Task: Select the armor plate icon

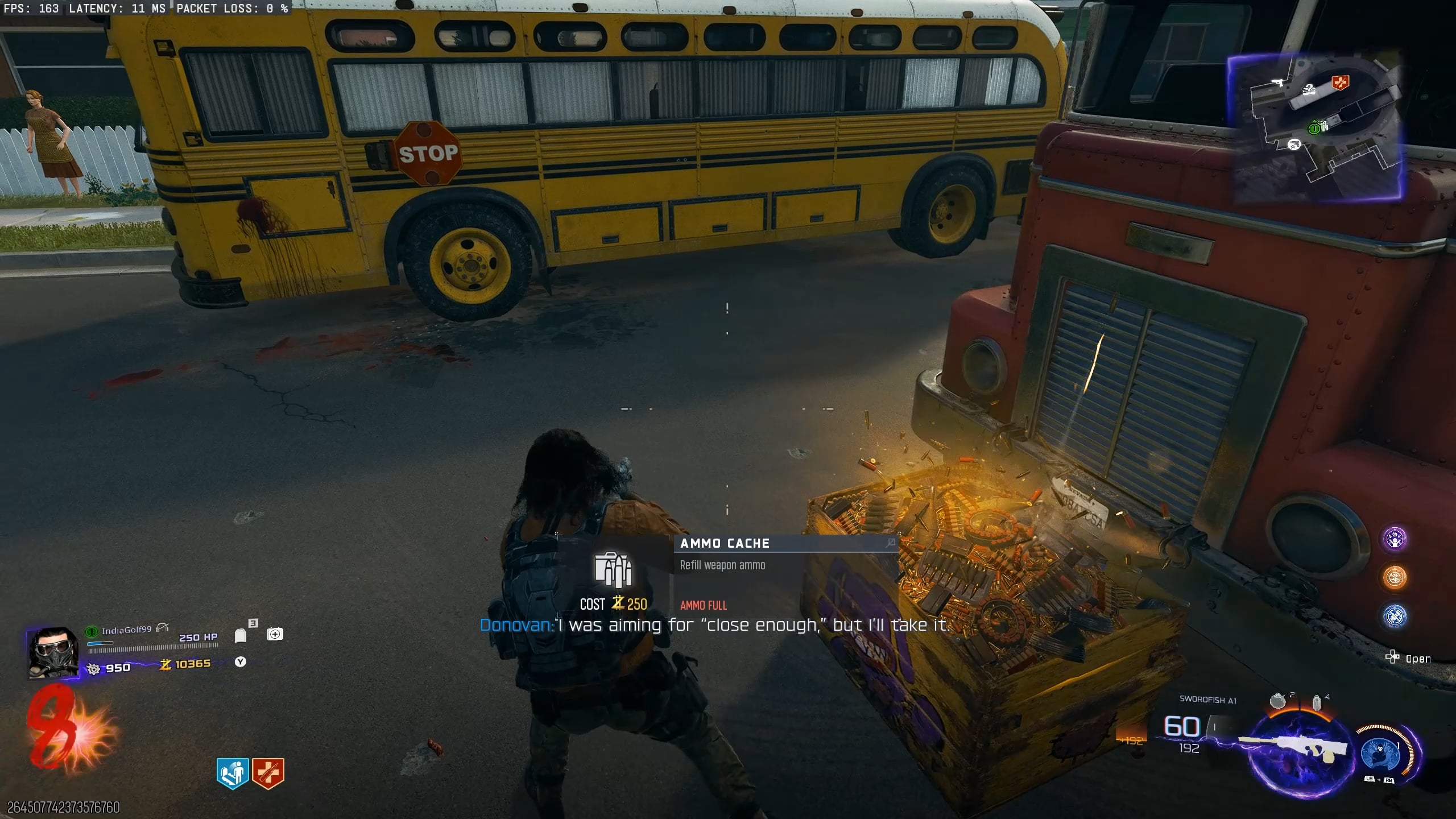Action: pyautogui.click(x=241, y=635)
